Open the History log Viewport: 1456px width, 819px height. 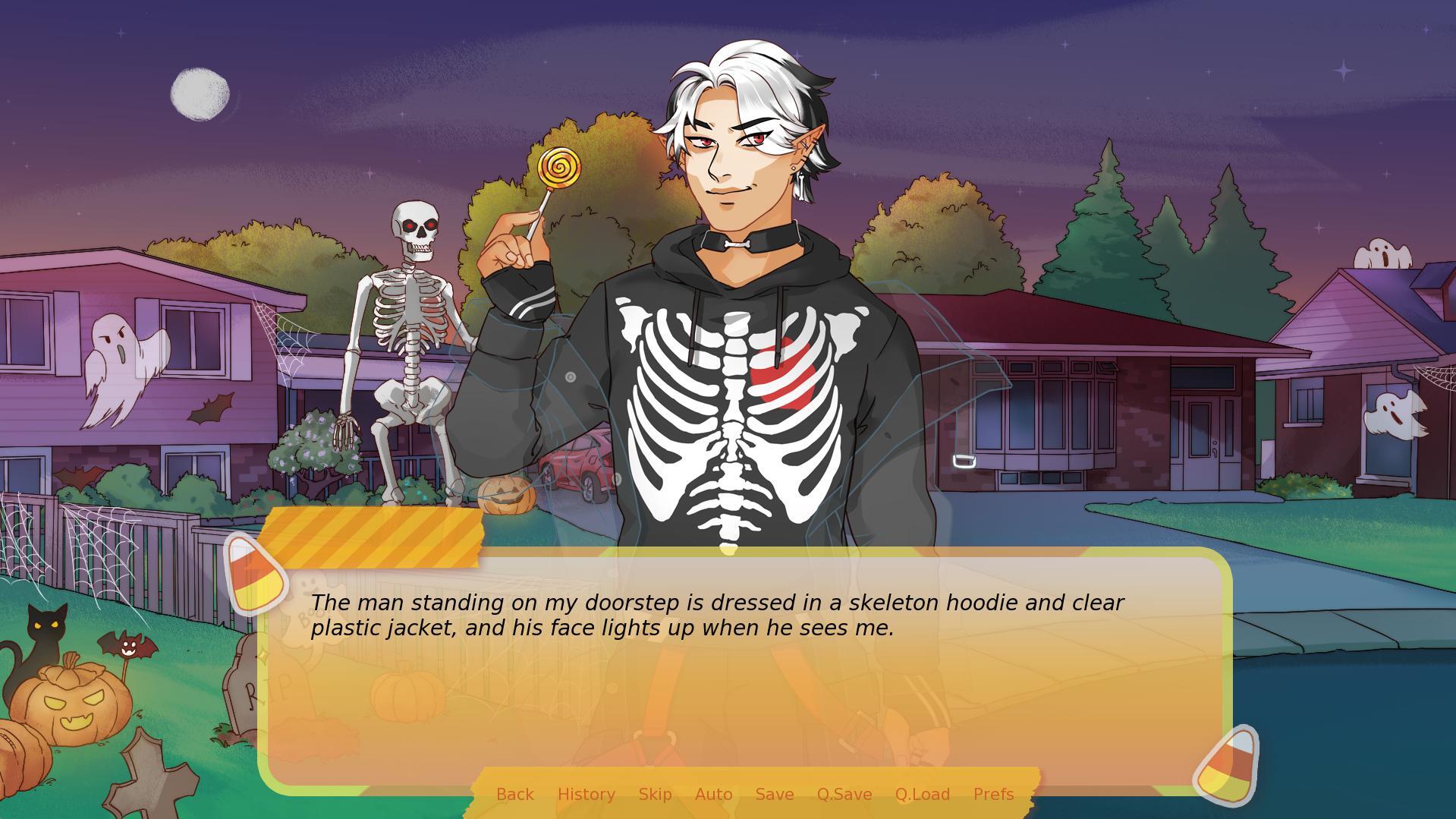pos(586,794)
